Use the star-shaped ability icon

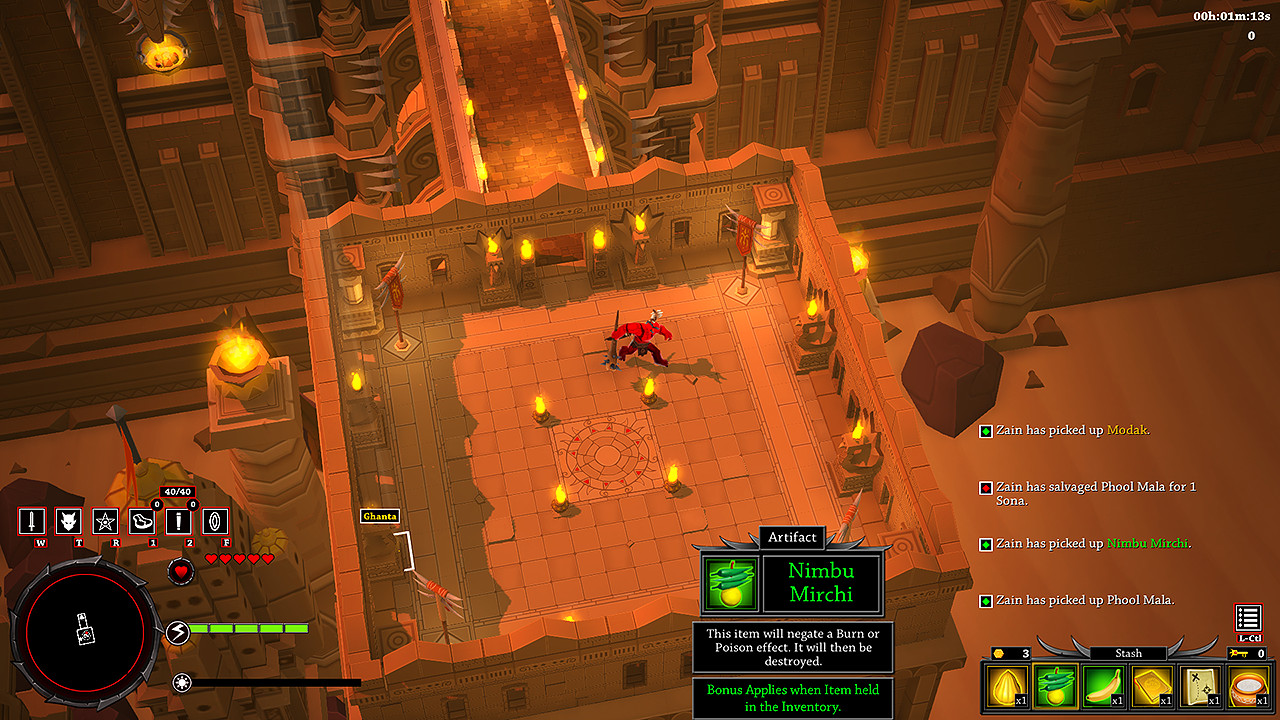[x=105, y=521]
